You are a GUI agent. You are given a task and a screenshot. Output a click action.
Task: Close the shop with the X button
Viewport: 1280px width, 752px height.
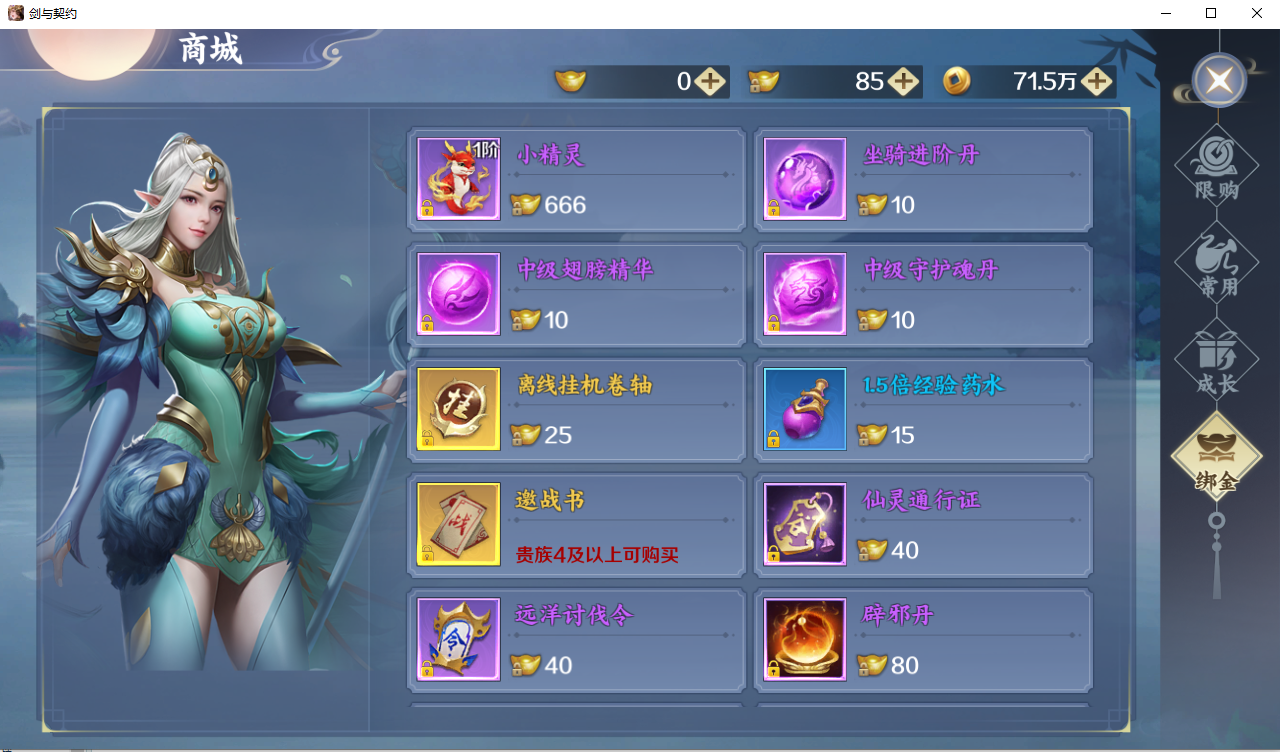tap(1218, 81)
